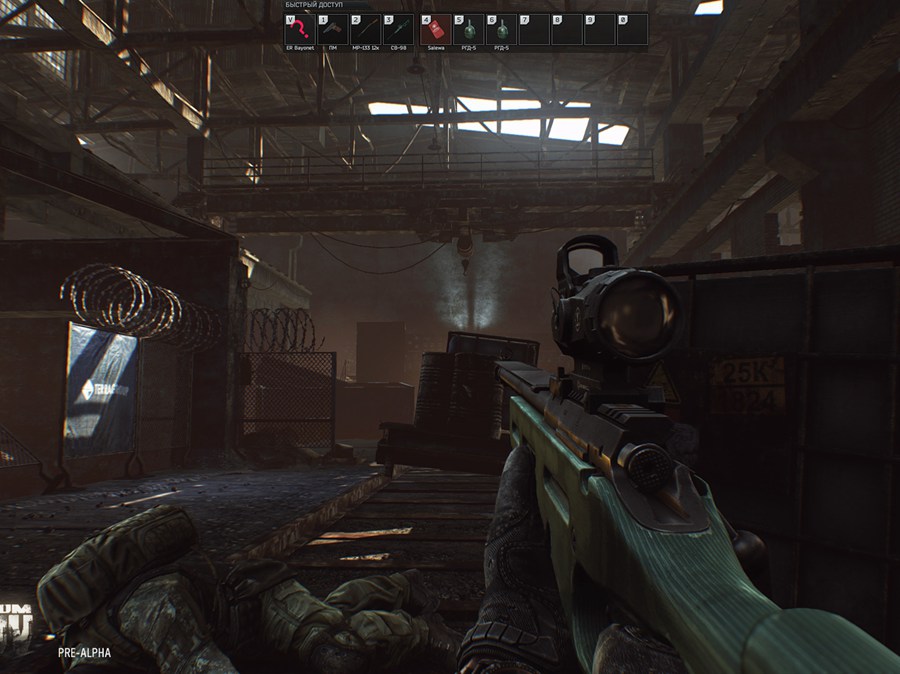Image resolution: width=900 pixels, height=674 pixels.
Task: Use the red Salewa first aid kit
Action: [436, 30]
